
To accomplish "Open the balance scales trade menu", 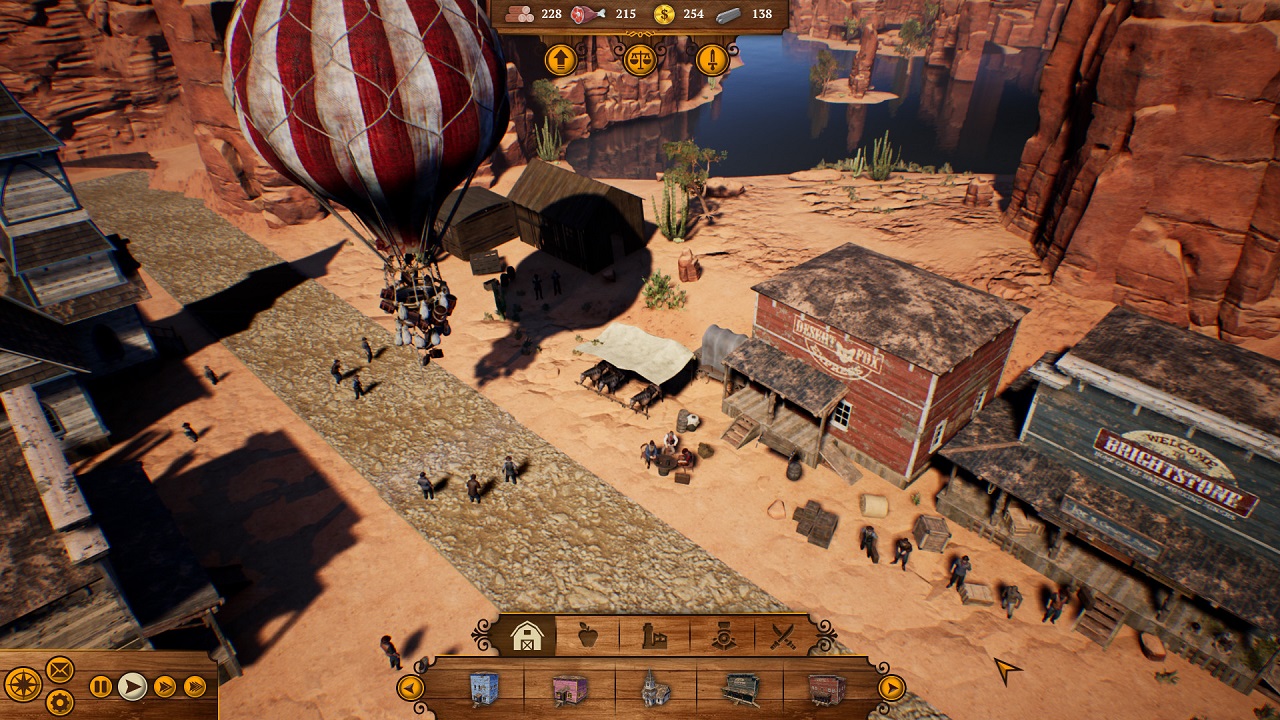I will tap(639, 60).
